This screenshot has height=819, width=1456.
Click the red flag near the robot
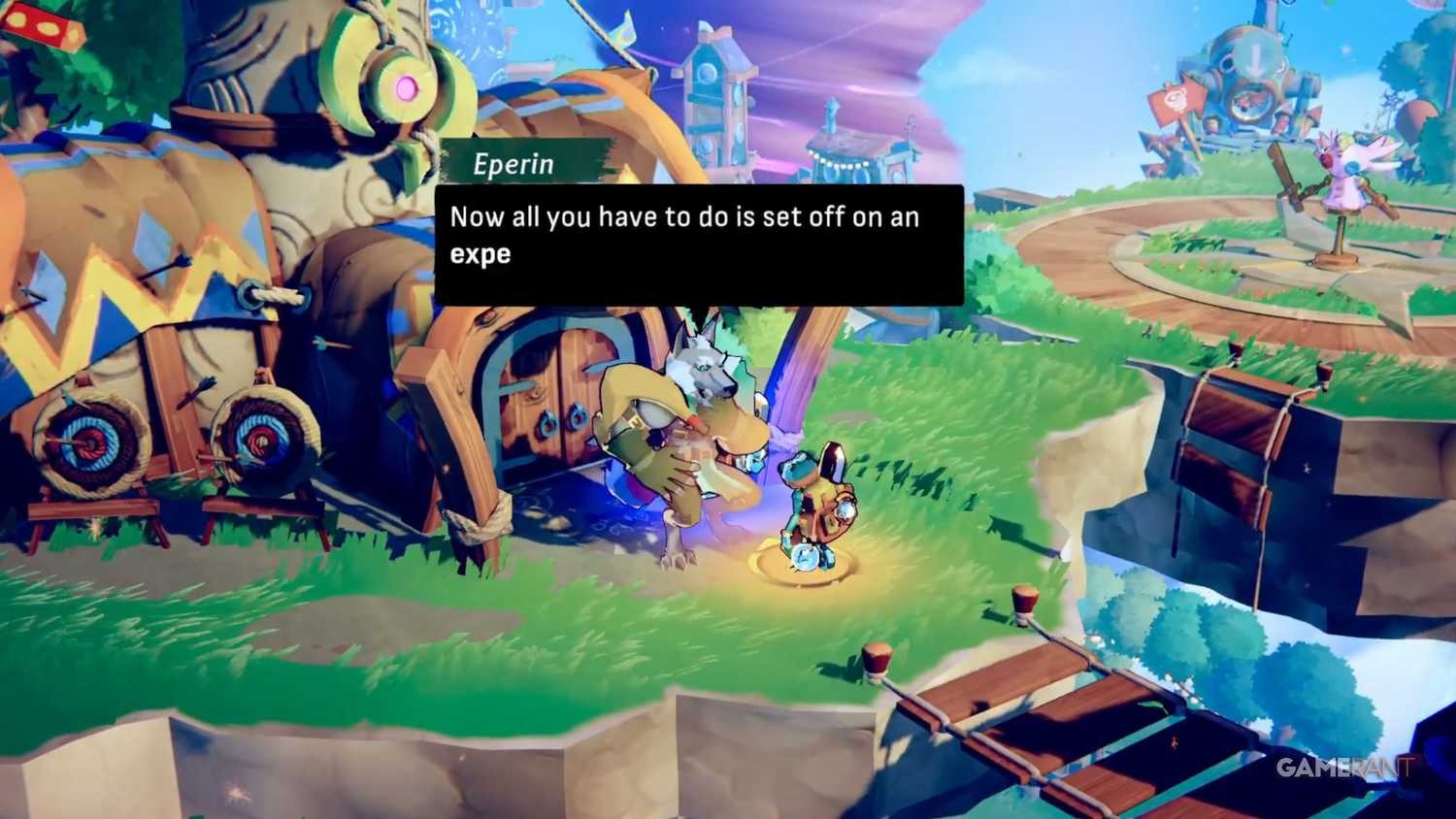[1176, 97]
